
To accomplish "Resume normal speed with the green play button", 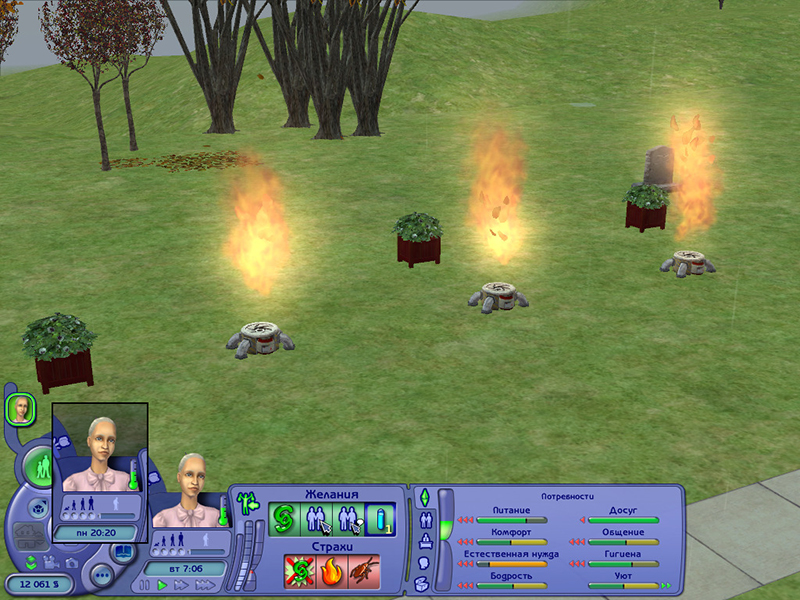I will [162, 585].
